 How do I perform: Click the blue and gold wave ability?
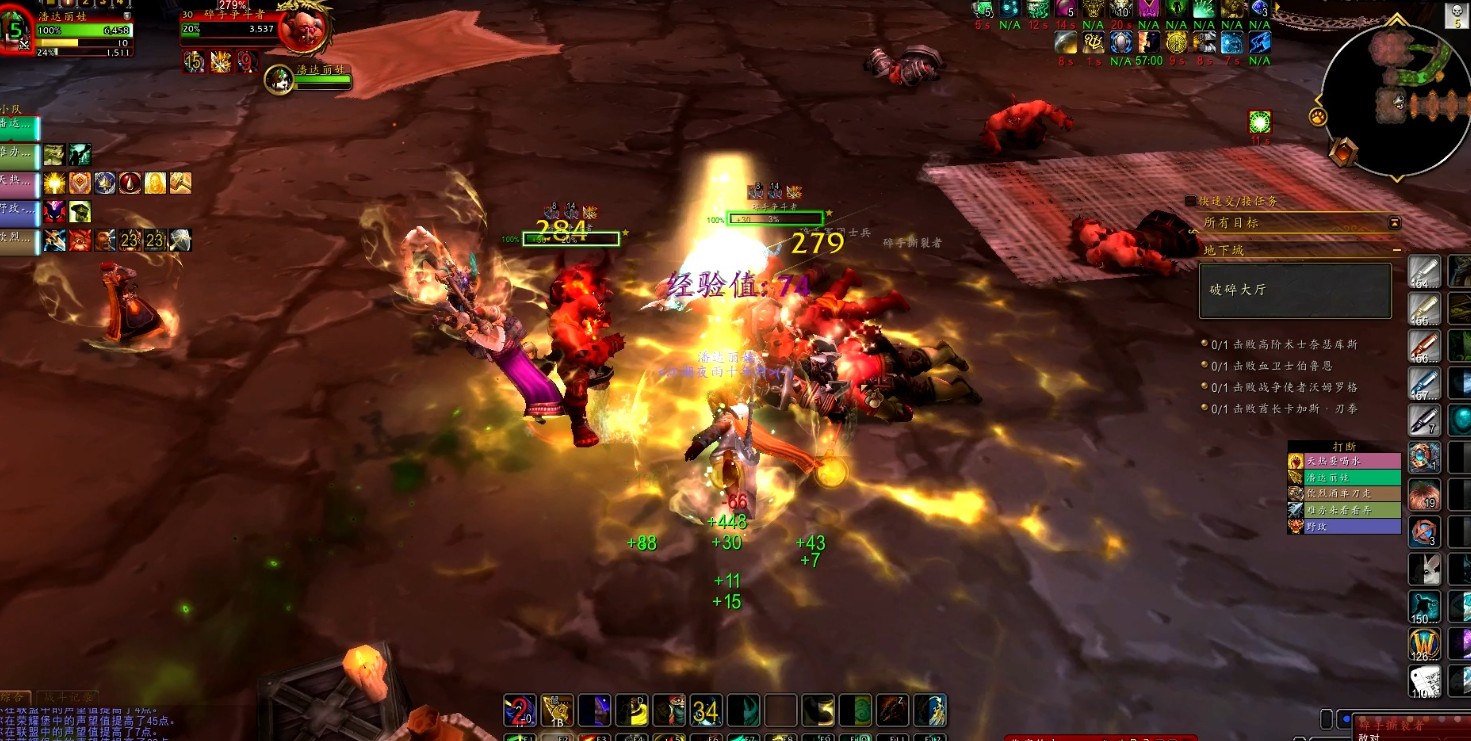pos(931,710)
